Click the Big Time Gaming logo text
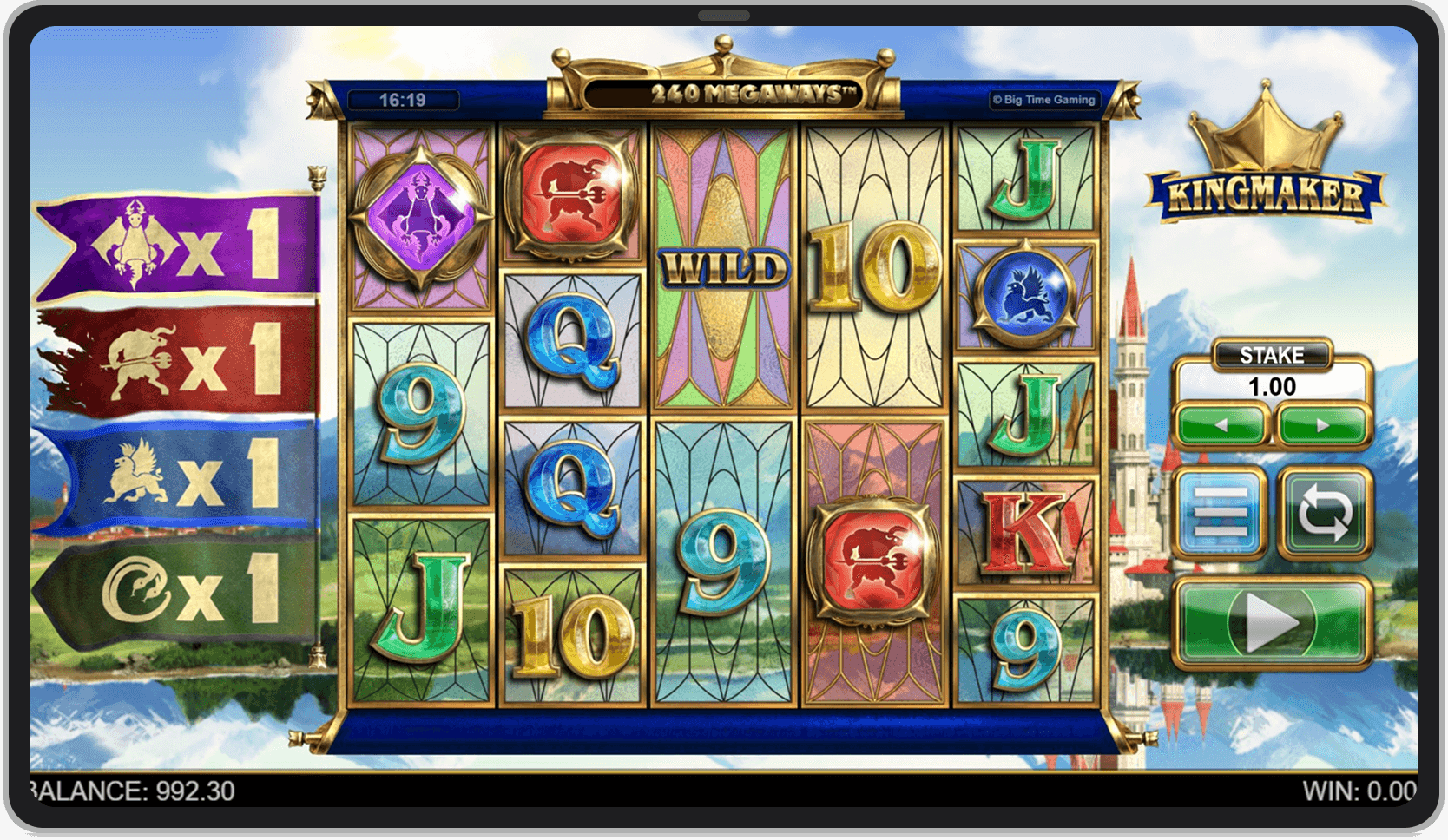This screenshot has height=840, width=1448. click(1044, 100)
